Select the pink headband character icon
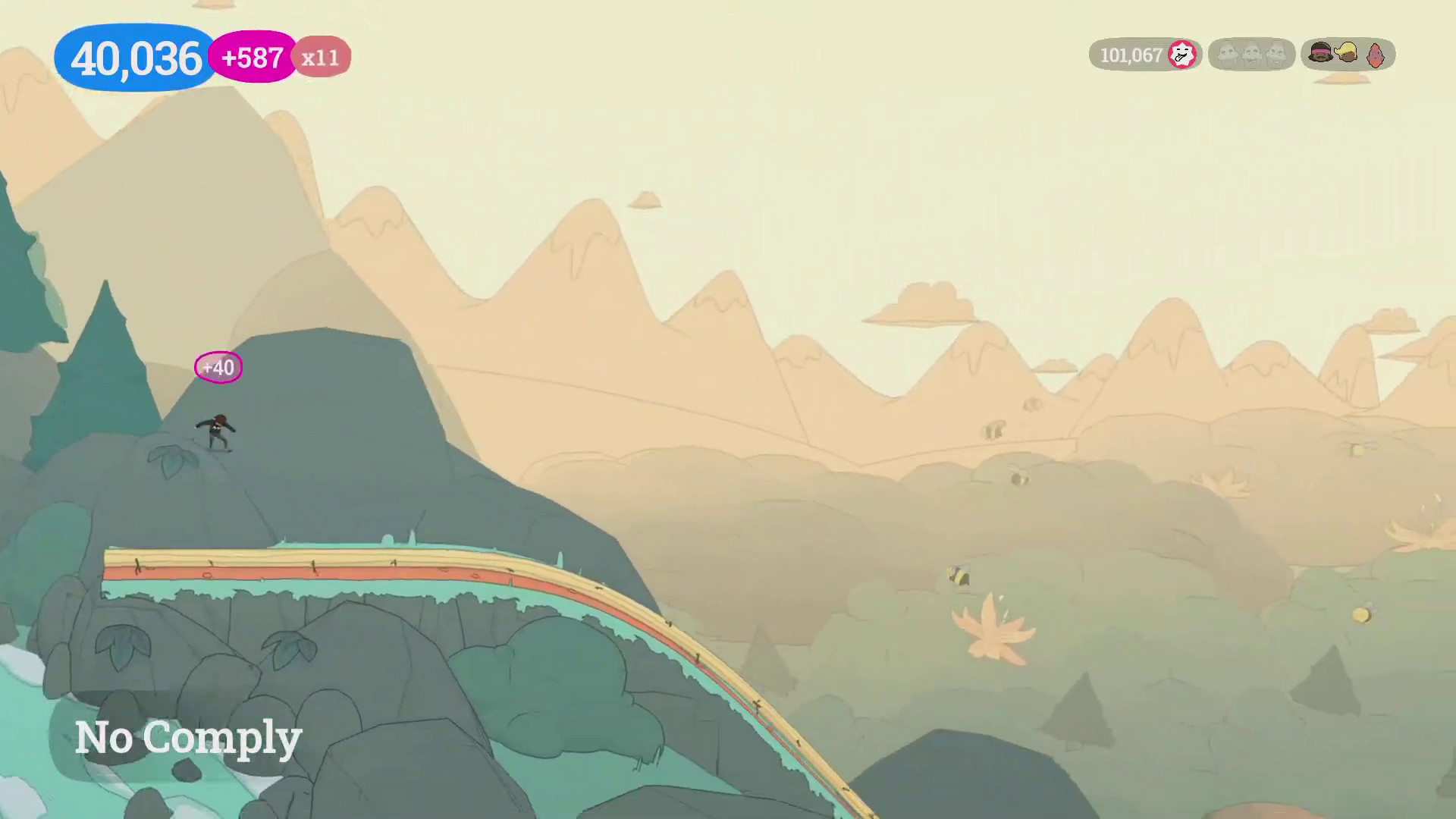Image resolution: width=1456 pixels, height=819 pixels. [1320, 53]
